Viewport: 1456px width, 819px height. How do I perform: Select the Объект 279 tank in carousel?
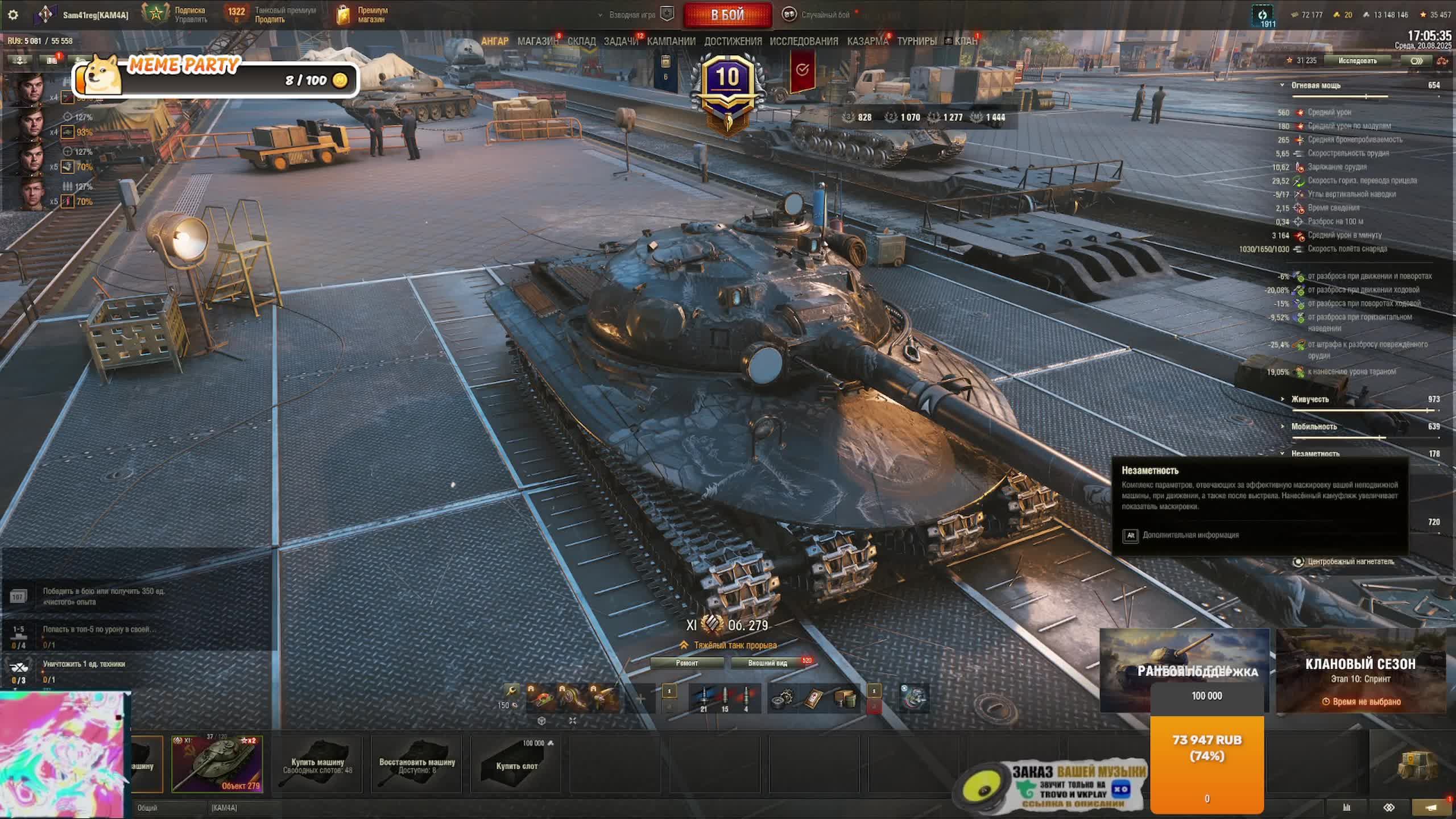[x=217, y=764]
